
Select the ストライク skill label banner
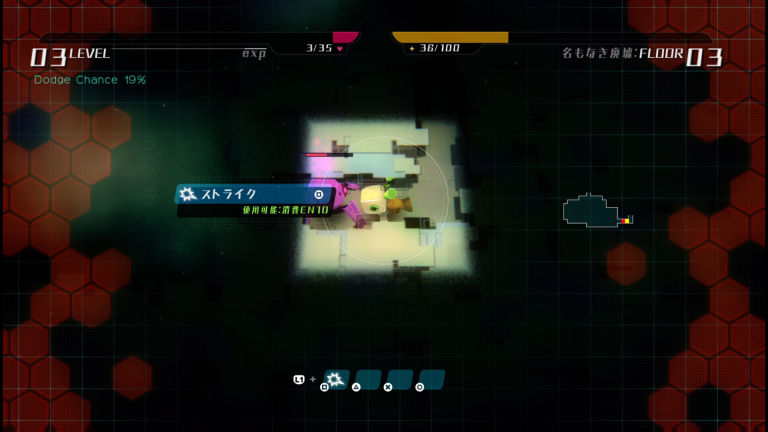tap(253, 194)
